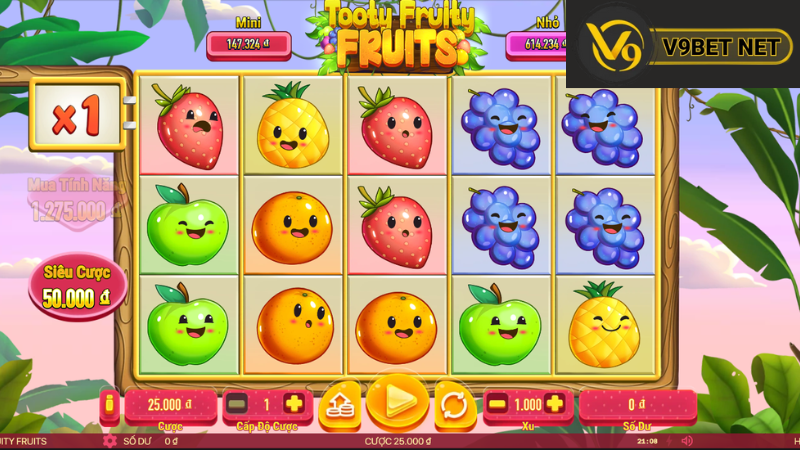The width and height of the screenshot is (800, 450).
Task: Open the info button beside the bet
Action: click(x=110, y=404)
